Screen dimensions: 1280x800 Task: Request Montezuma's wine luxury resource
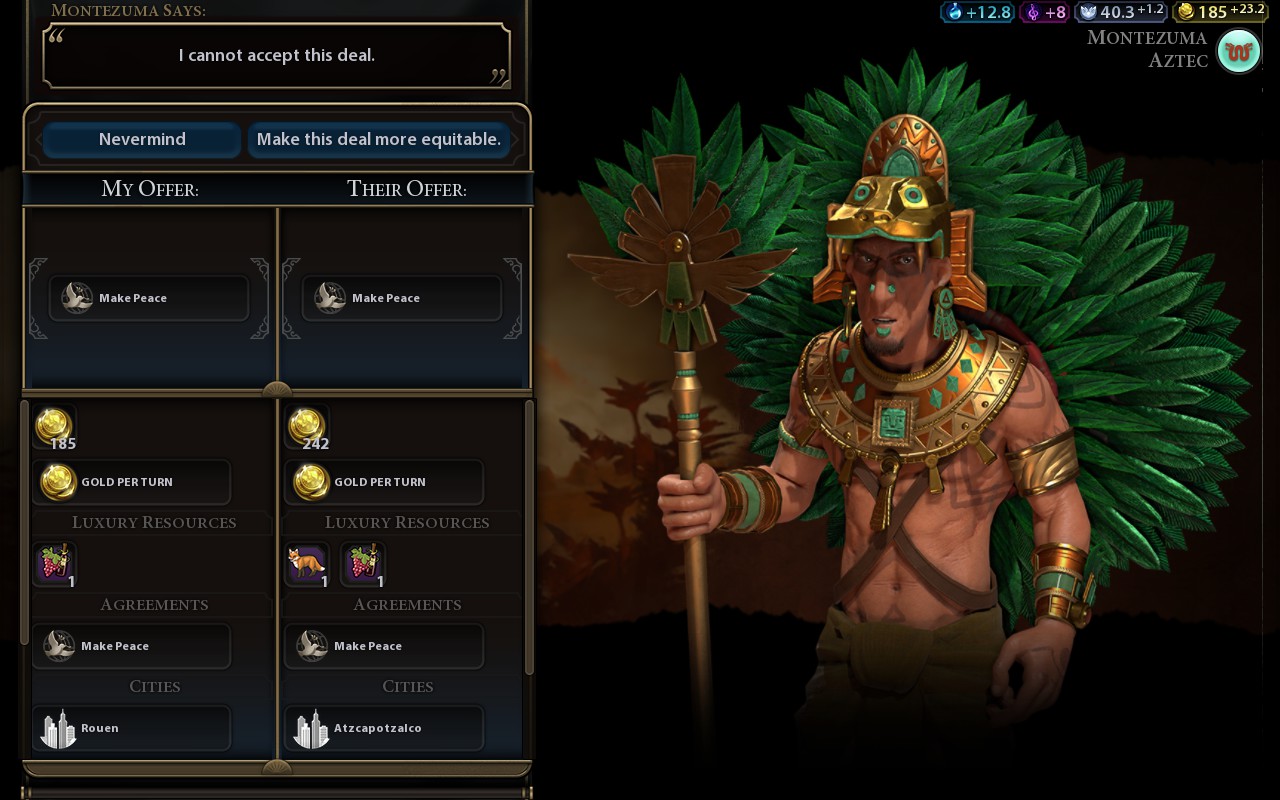tap(362, 564)
